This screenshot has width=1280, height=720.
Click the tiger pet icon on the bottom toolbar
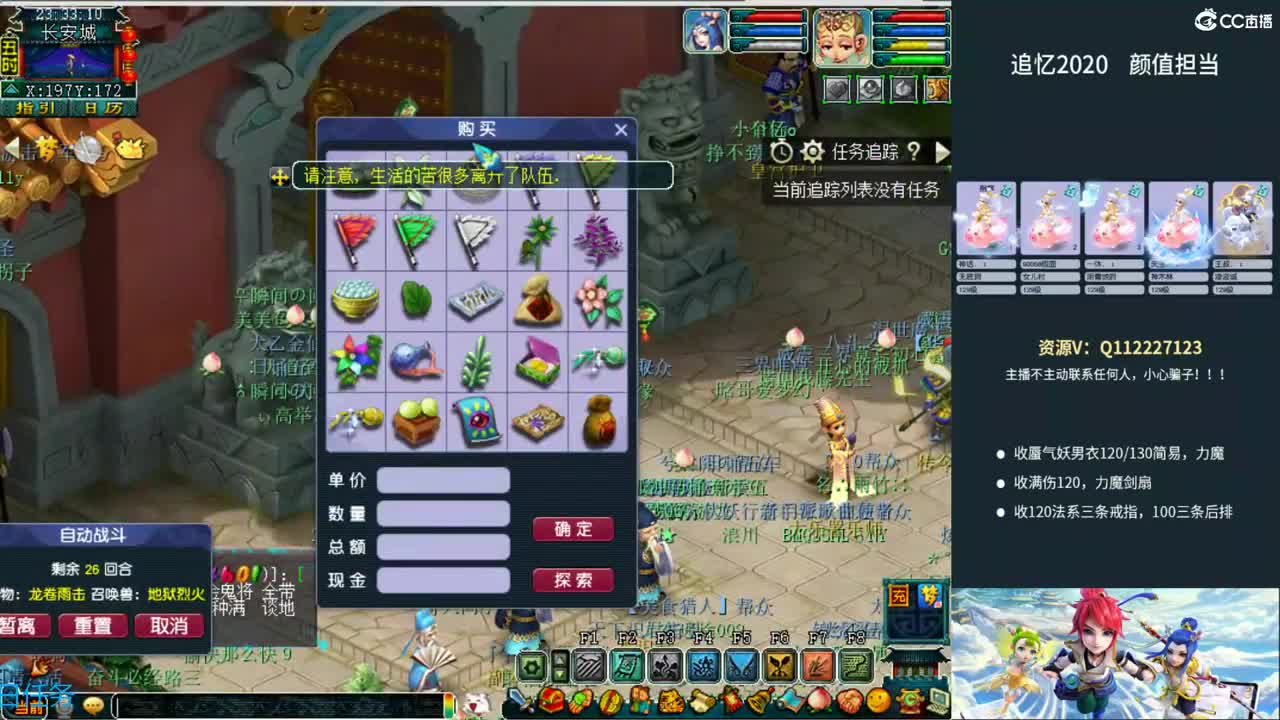click(670, 700)
